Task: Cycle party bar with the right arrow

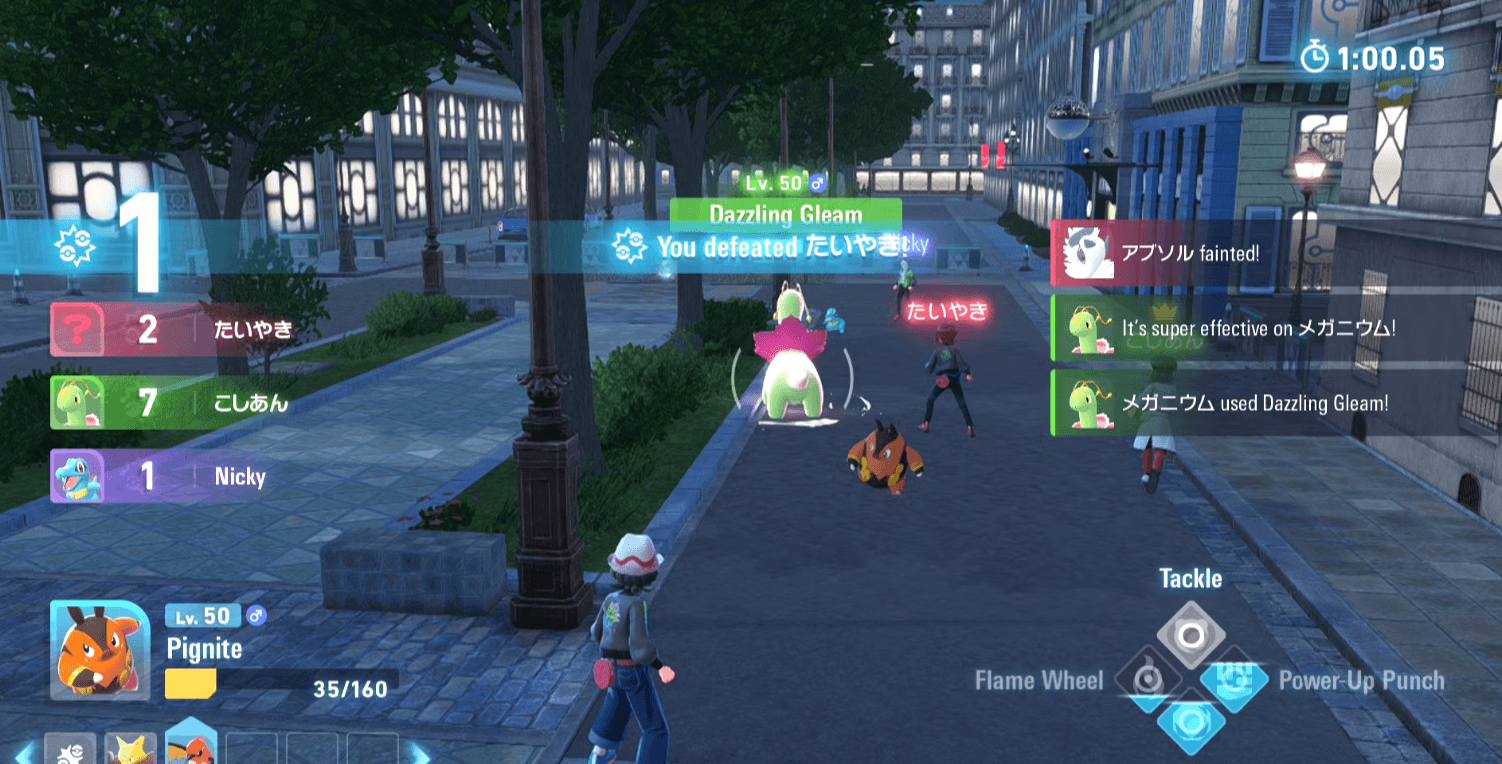Action: coord(421,751)
